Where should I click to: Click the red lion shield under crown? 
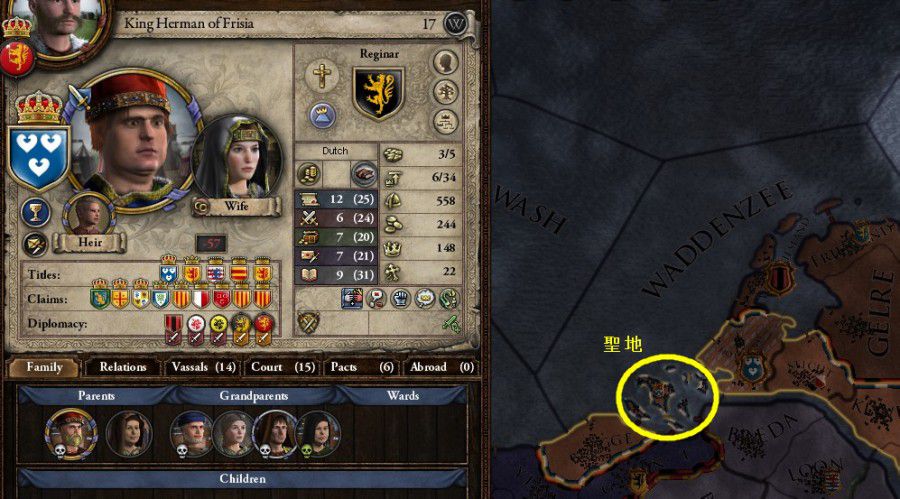click(x=17, y=58)
